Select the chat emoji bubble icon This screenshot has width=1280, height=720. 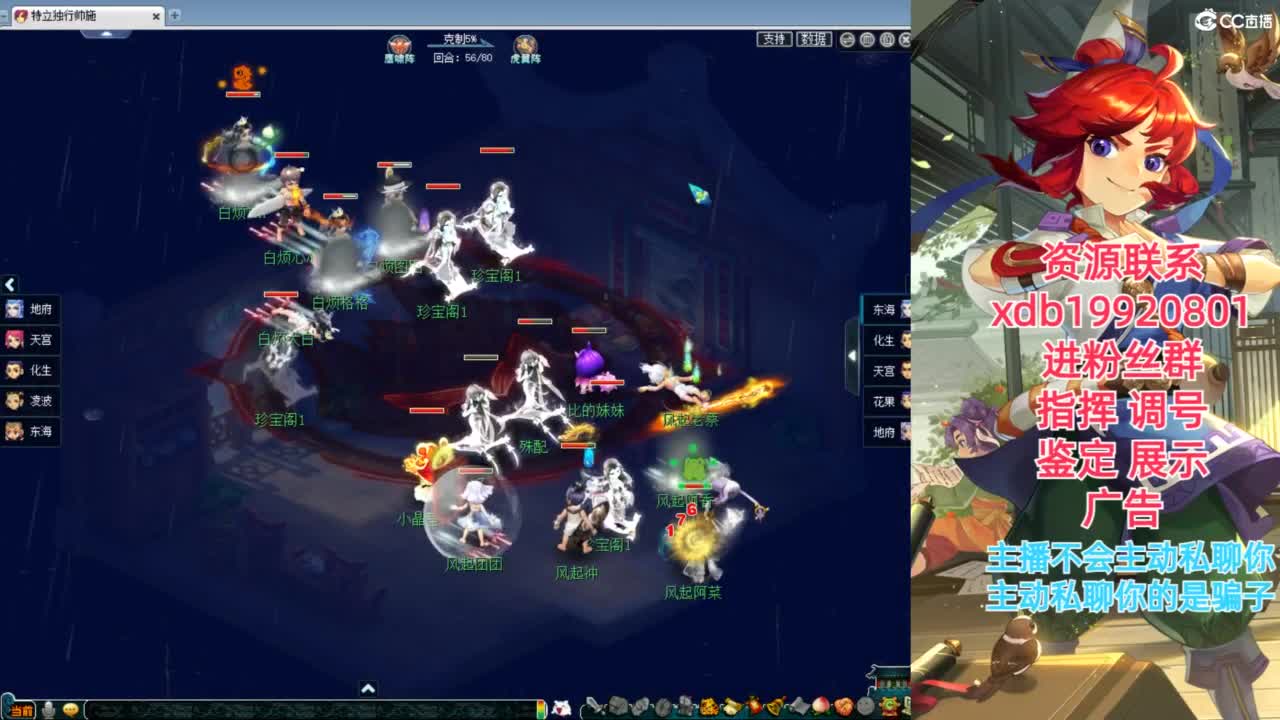71,710
